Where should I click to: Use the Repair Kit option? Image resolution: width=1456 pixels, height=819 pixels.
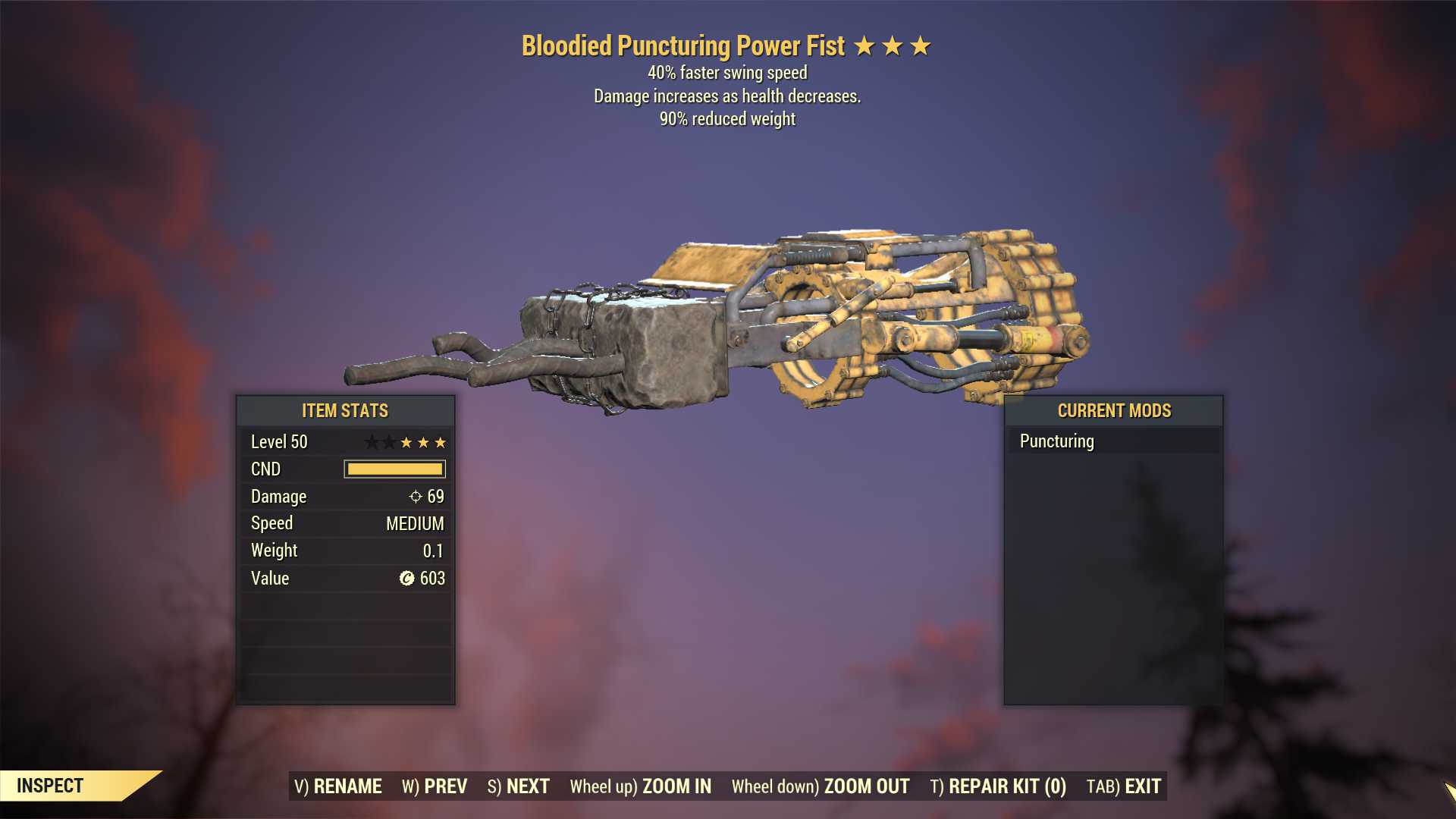click(x=998, y=786)
